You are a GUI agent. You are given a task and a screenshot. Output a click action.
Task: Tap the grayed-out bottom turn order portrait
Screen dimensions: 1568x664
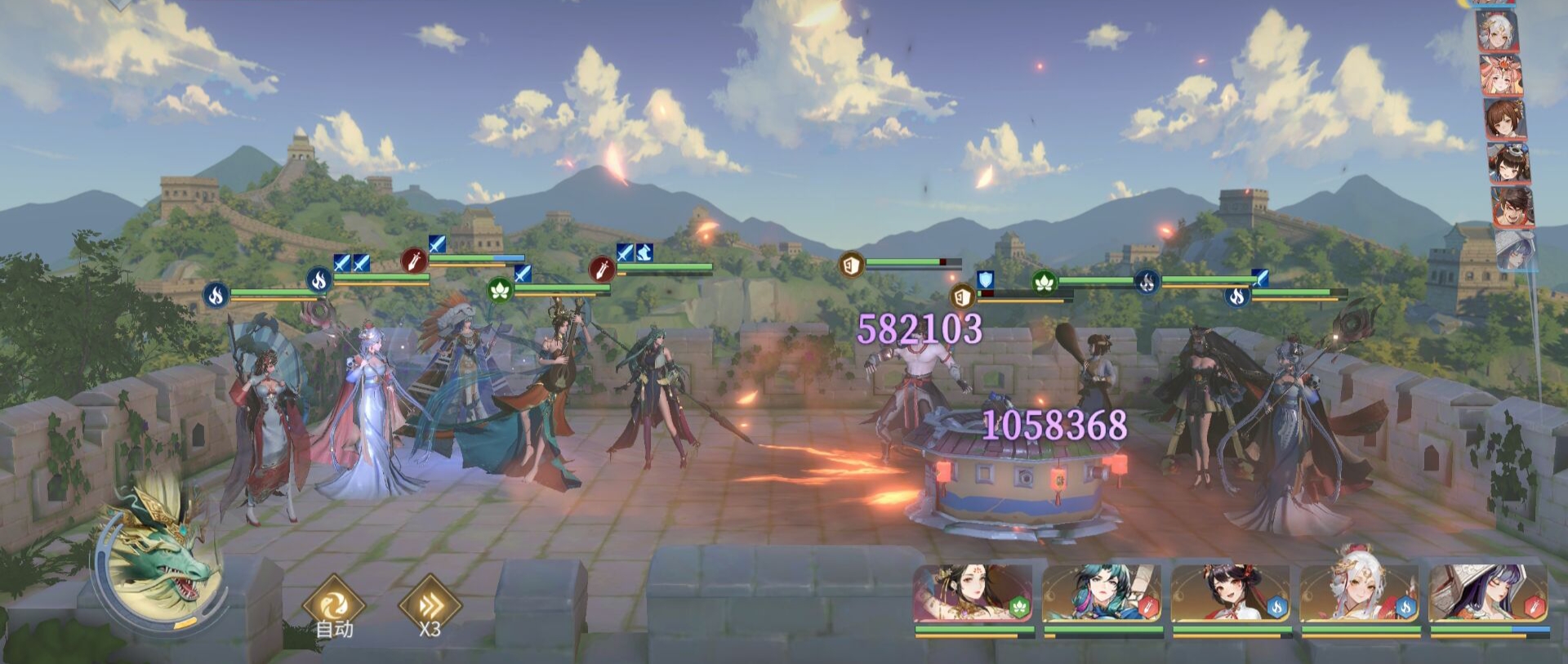1515,249
